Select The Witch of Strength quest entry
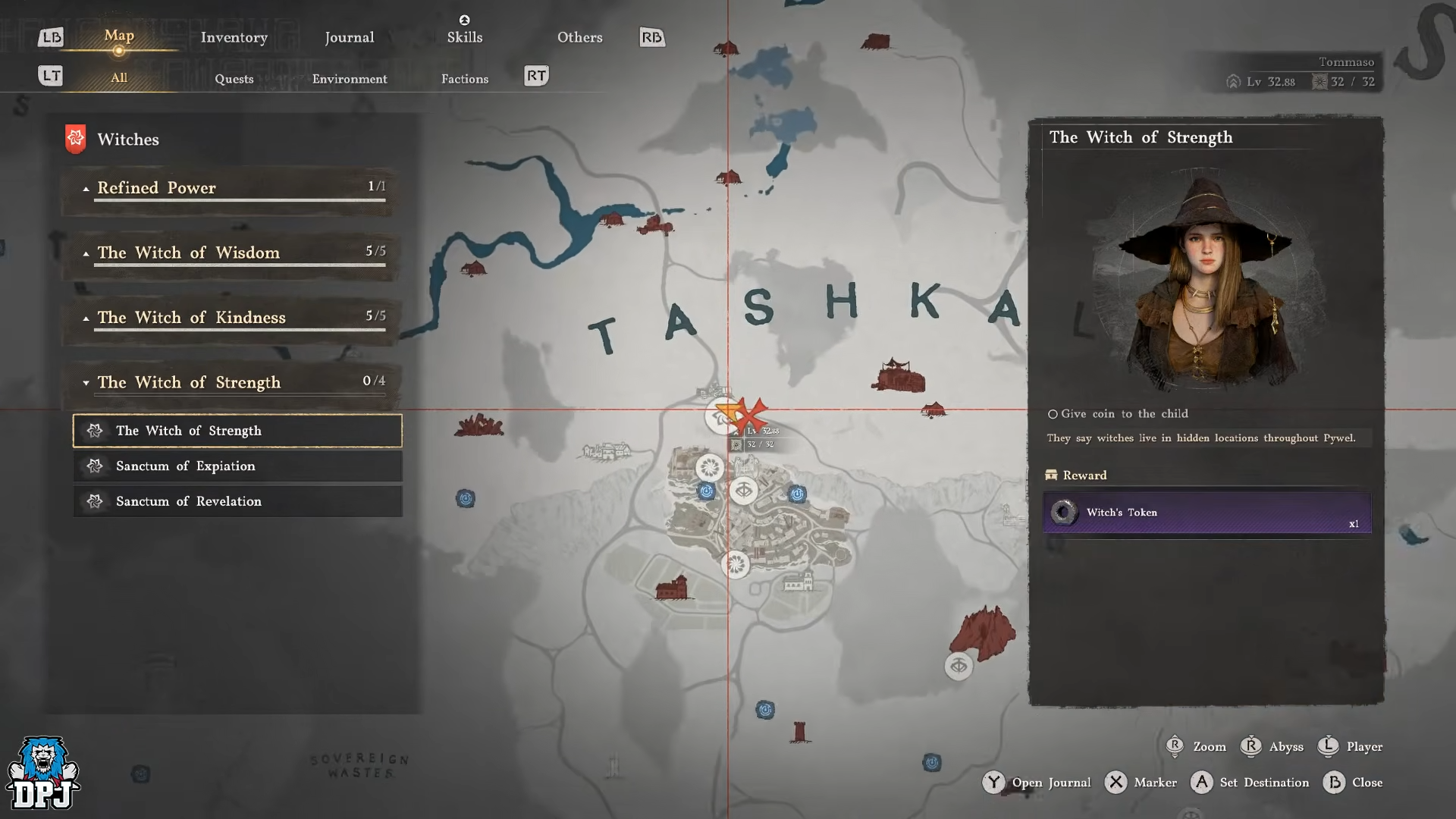Image resolution: width=1456 pixels, height=819 pixels. pyautogui.click(x=237, y=431)
